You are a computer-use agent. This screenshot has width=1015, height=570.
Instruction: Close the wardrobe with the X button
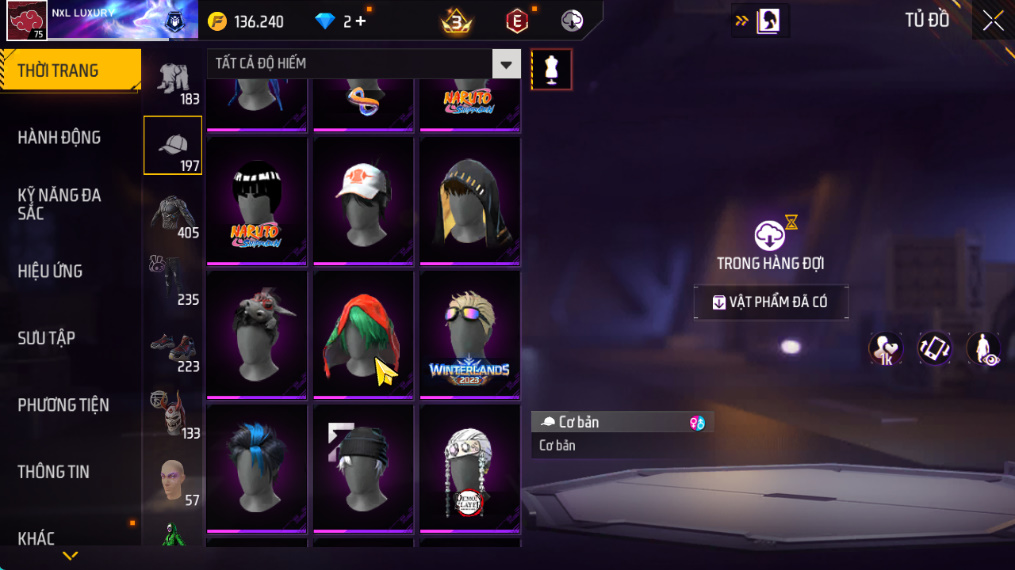[992, 21]
